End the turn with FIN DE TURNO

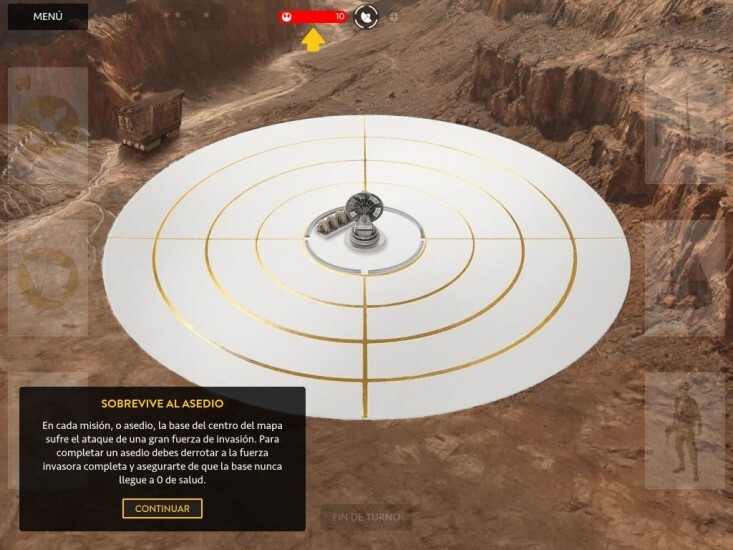(x=366, y=517)
